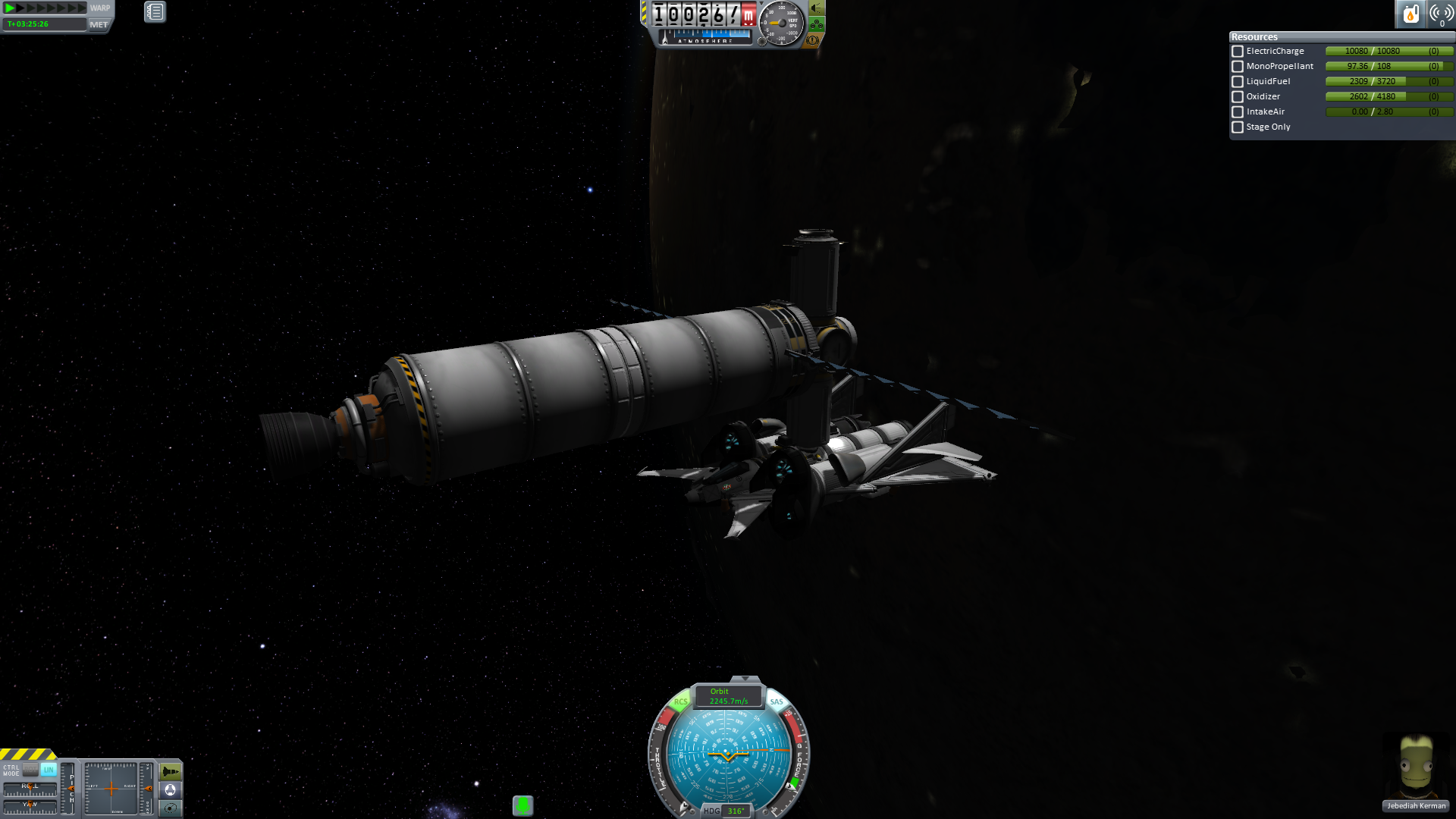Image resolution: width=1456 pixels, height=819 pixels.
Task: Check the ElectricCharge resource checkbox
Action: (x=1238, y=52)
